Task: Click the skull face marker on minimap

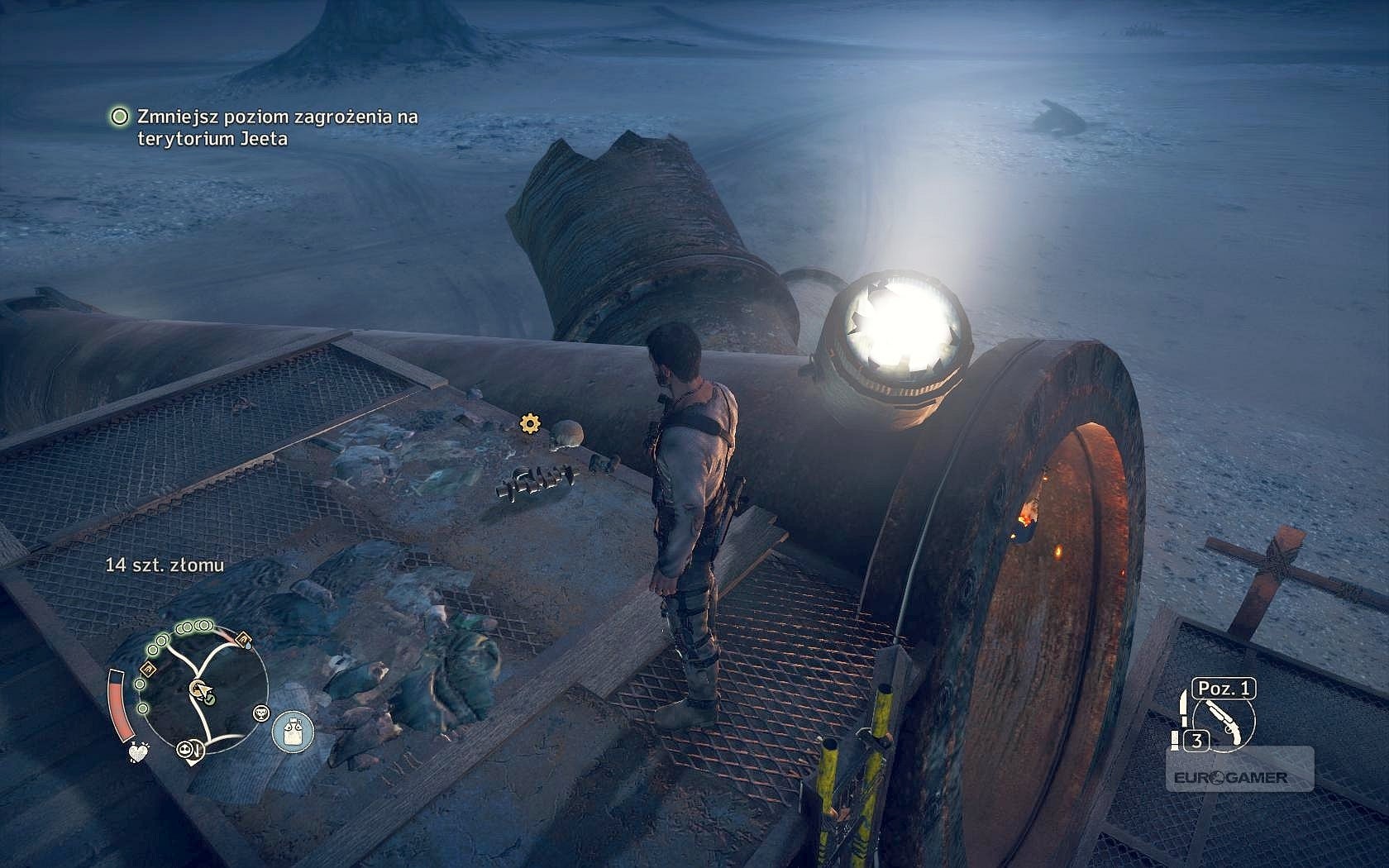Action: click(185, 749)
